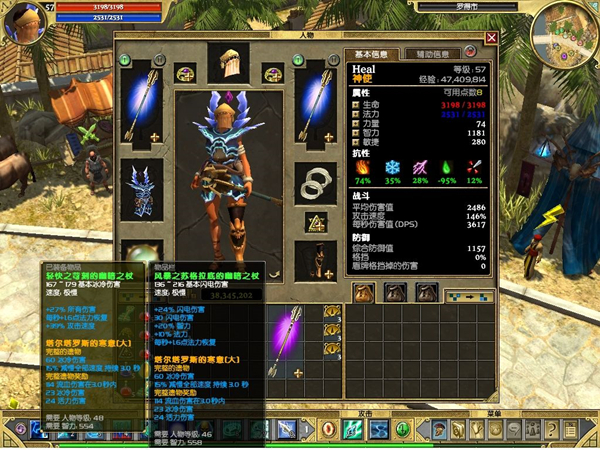Close the character panel
The image size is (600, 450).
(x=491, y=39)
